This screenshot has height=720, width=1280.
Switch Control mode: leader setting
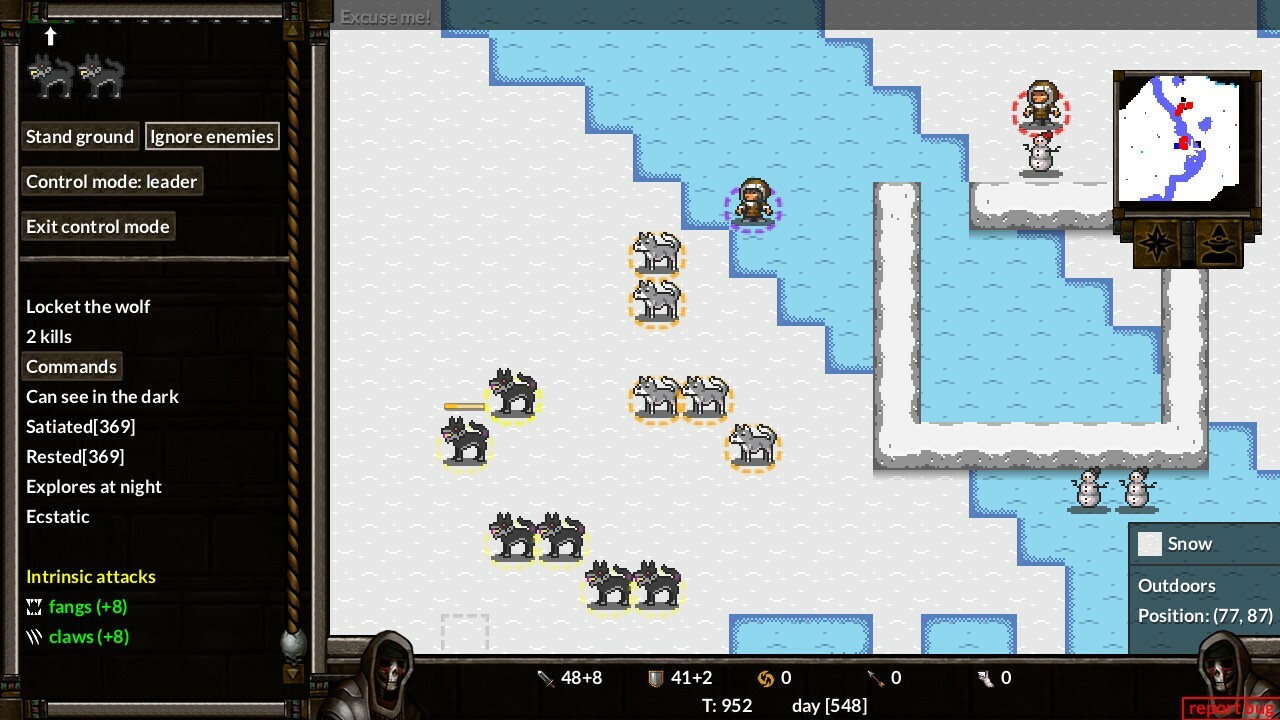(112, 181)
